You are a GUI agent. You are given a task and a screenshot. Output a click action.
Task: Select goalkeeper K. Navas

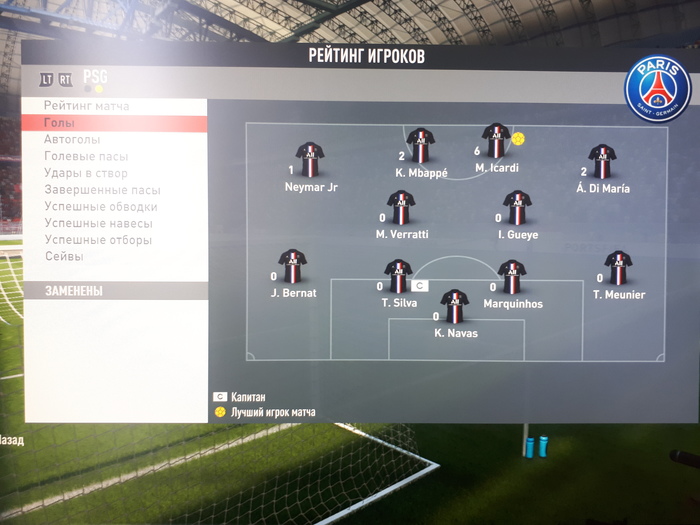pyautogui.click(x=455, y=306)
